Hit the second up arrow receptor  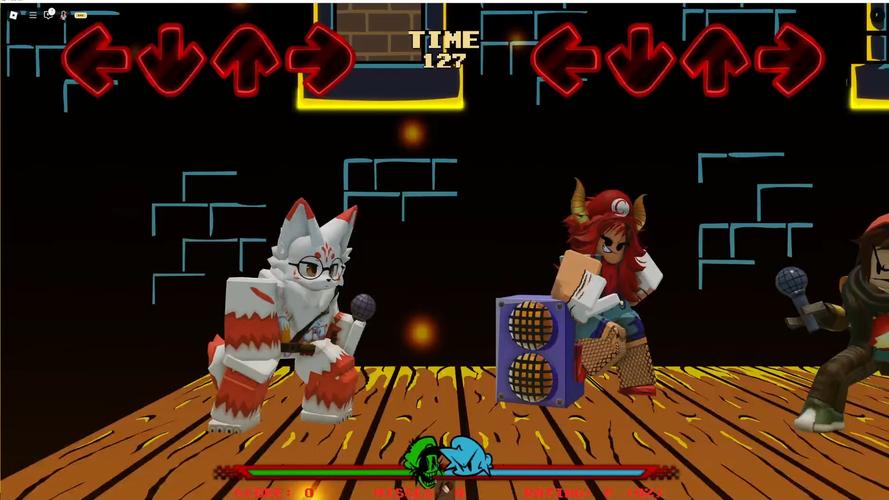tap(715, 59)
